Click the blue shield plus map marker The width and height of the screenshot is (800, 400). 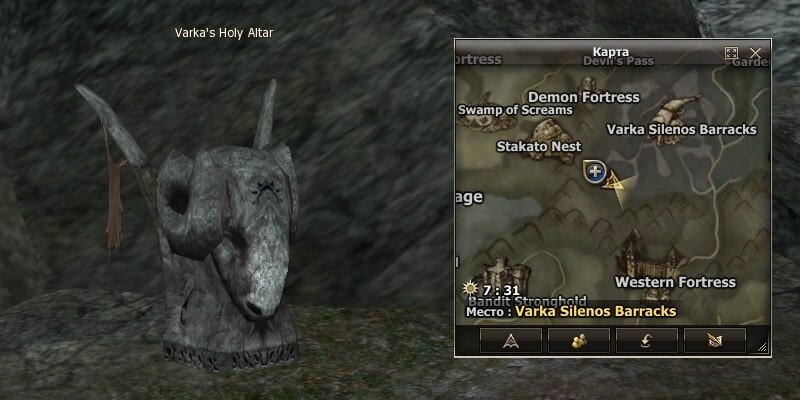coord(595,172)
